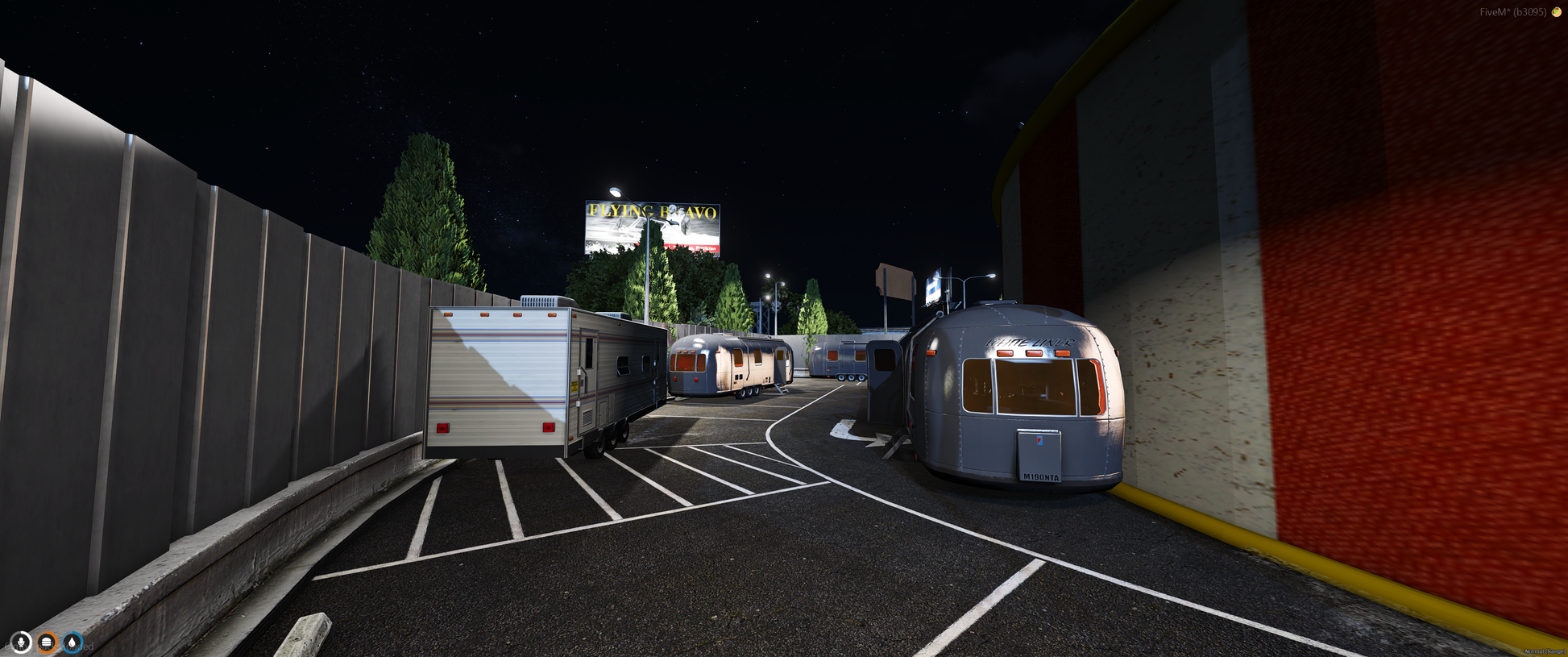Click the water droplet thirst icon
Viewport: 1568px width, 657px height.
pyautogui.click(x=73, y=642)
